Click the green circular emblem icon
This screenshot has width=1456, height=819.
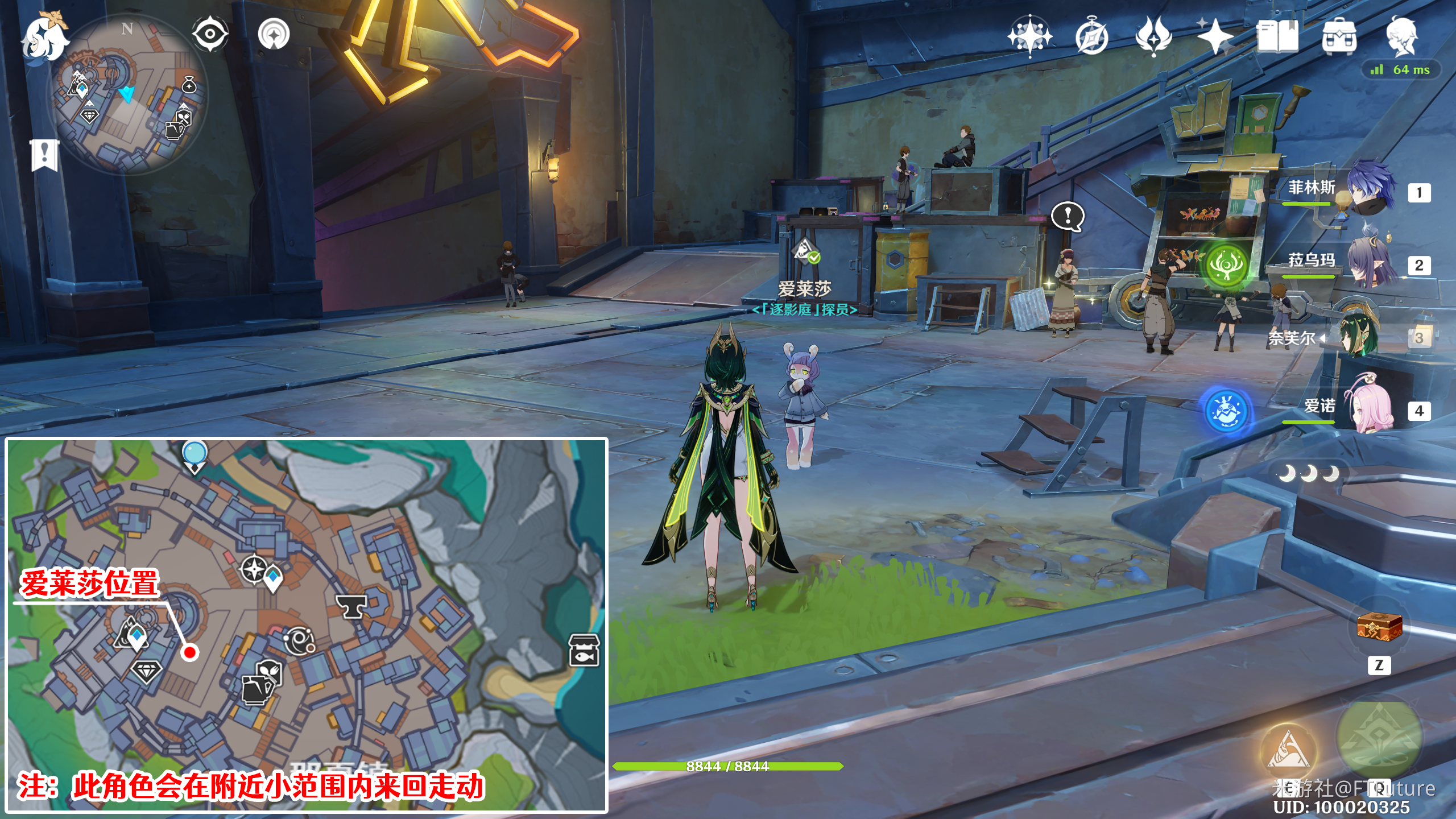tap(1227, 265)
